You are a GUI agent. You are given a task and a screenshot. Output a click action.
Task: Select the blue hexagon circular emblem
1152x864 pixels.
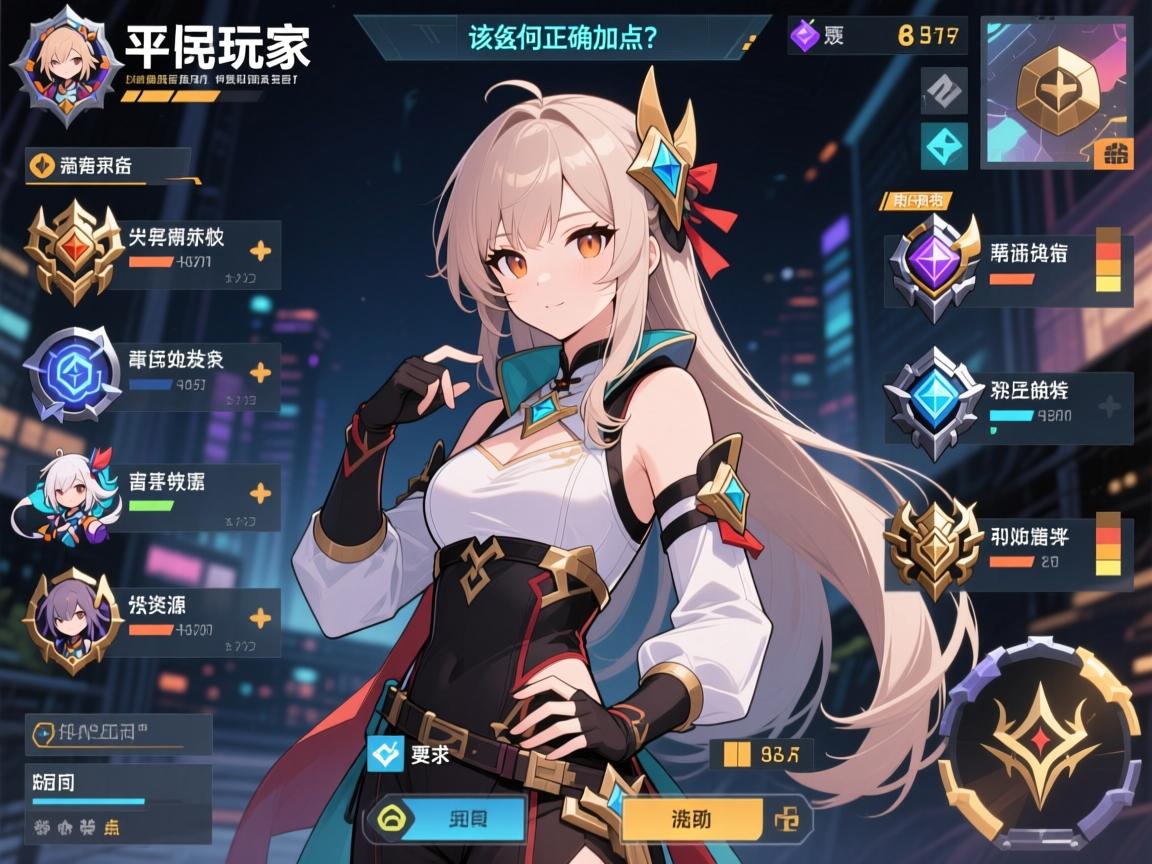click(72, 373)
